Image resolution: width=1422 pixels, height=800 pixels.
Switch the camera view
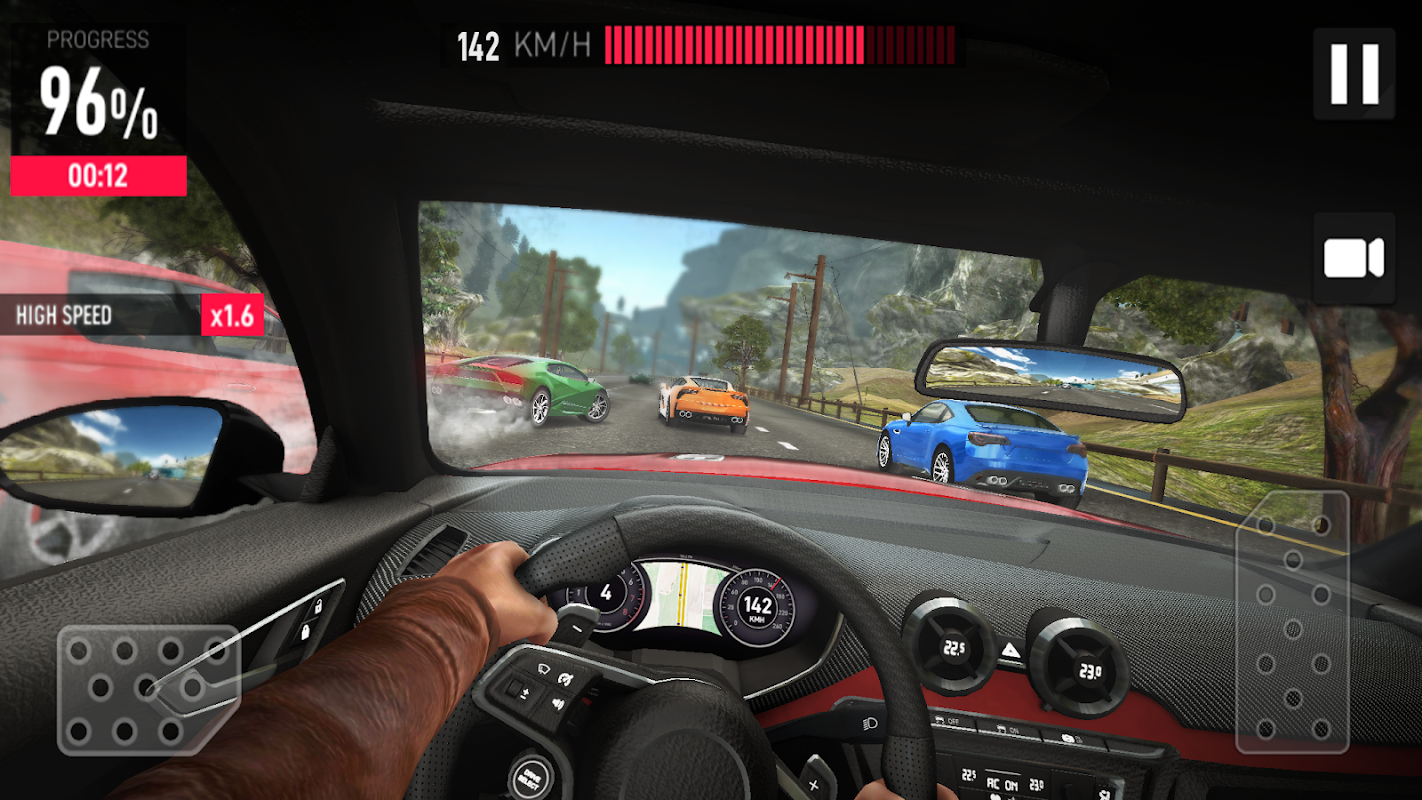(x=1354, y=258)
